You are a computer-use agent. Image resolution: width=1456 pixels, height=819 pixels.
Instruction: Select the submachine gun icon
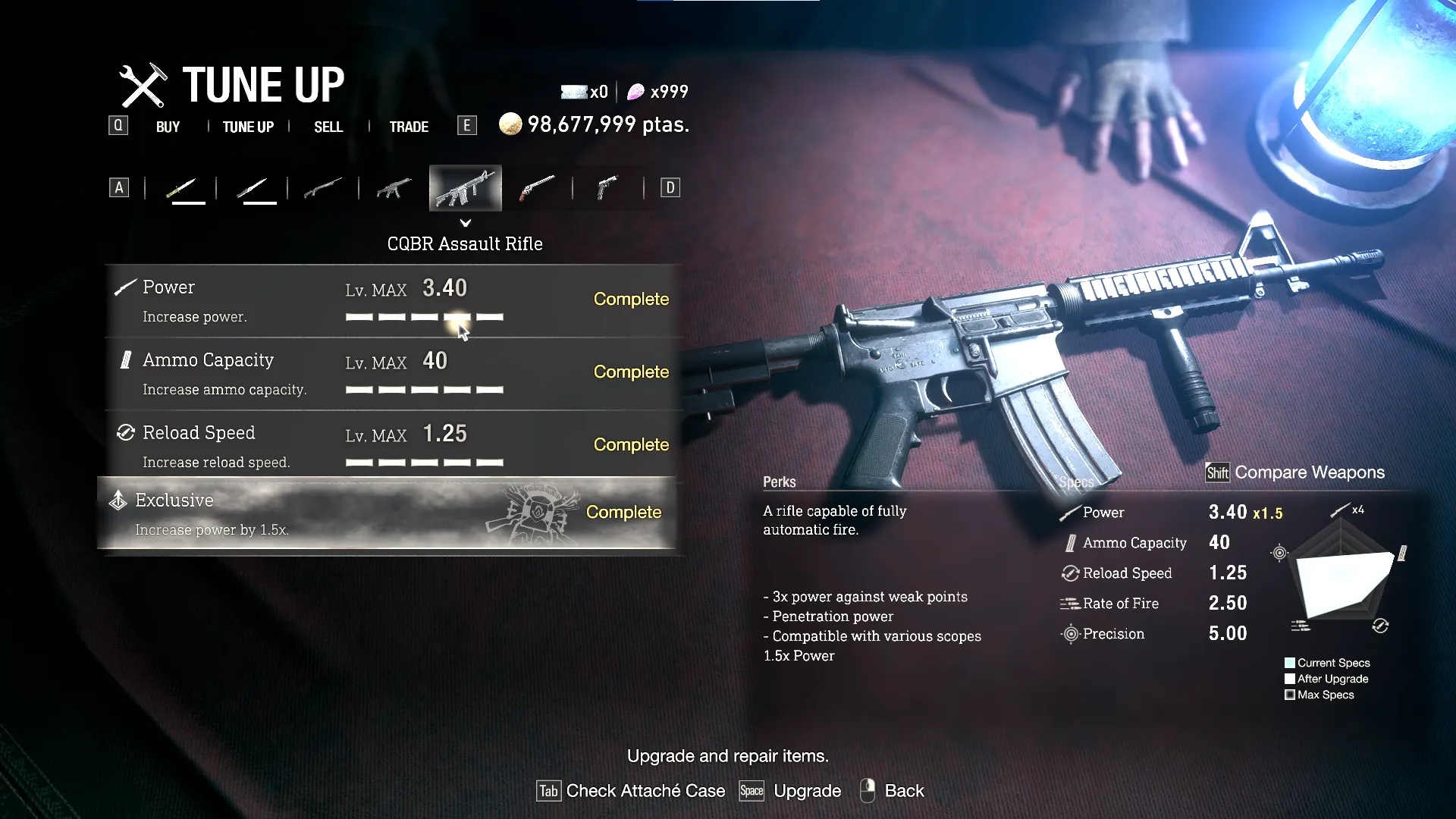(x=394, y=188)
